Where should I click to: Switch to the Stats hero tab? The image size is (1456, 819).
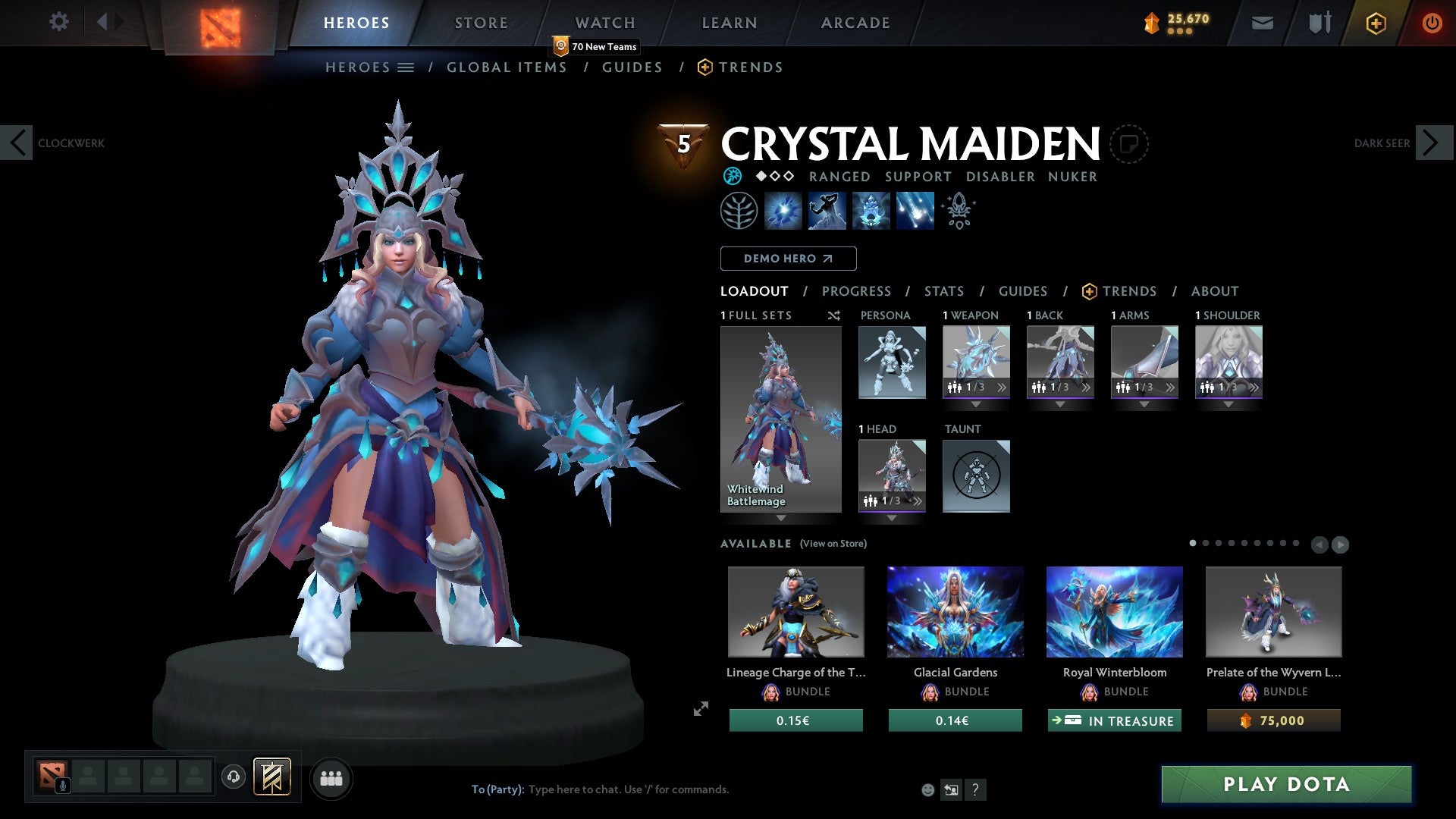pyautogui.click(x=943, y=291)
